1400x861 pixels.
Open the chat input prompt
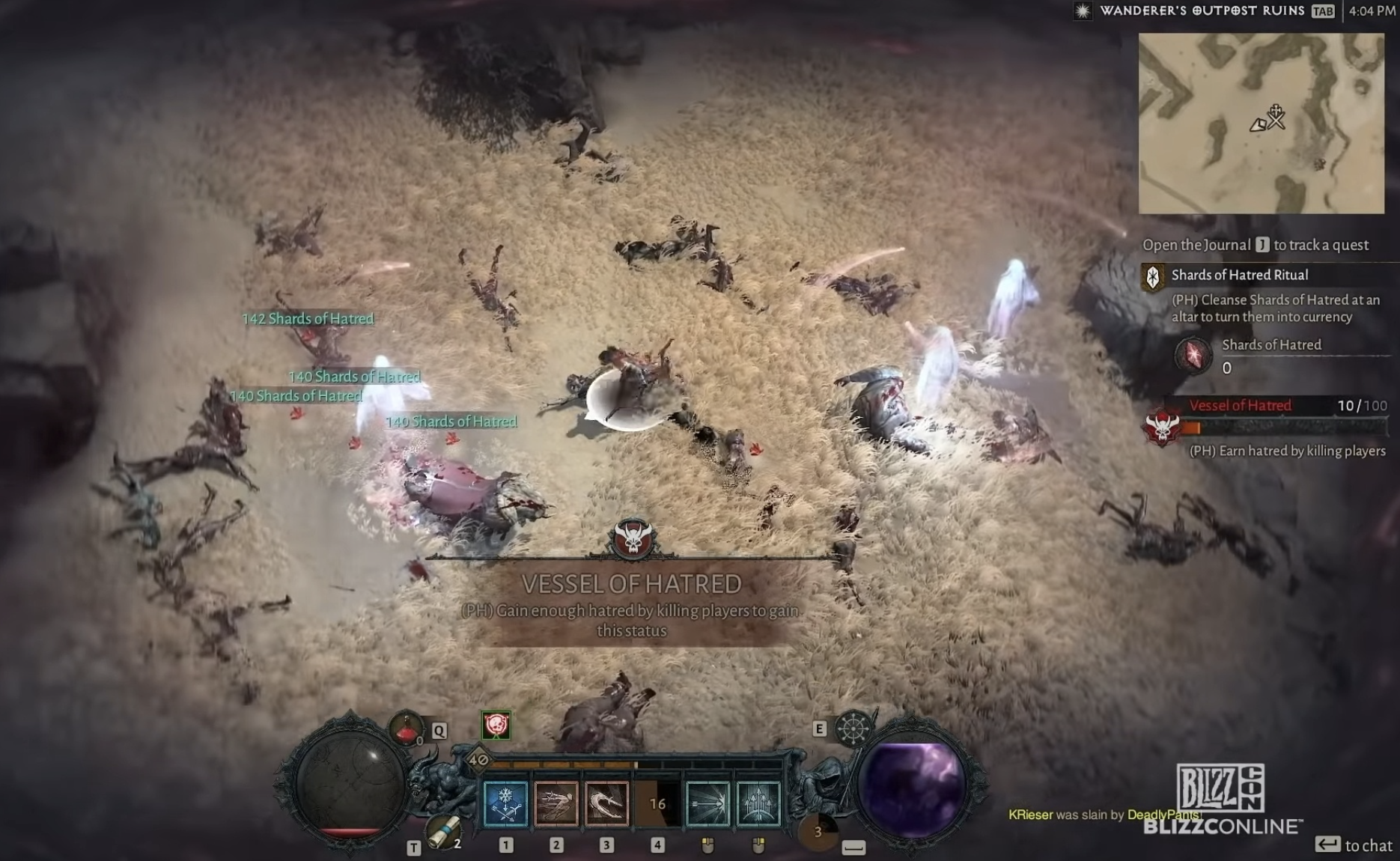tap(1354, 845)
